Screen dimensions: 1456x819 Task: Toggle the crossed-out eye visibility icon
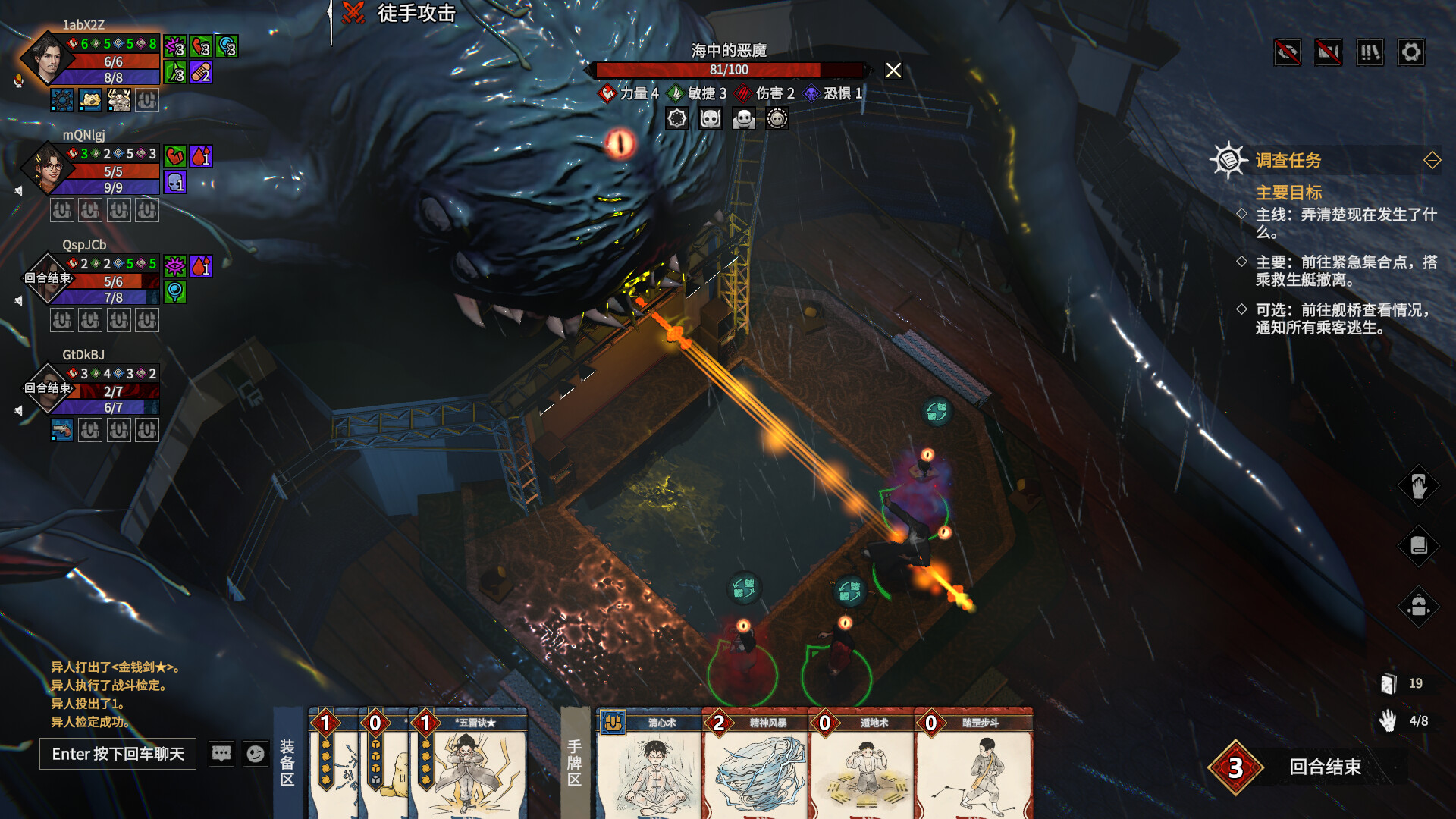point(1288,52)
